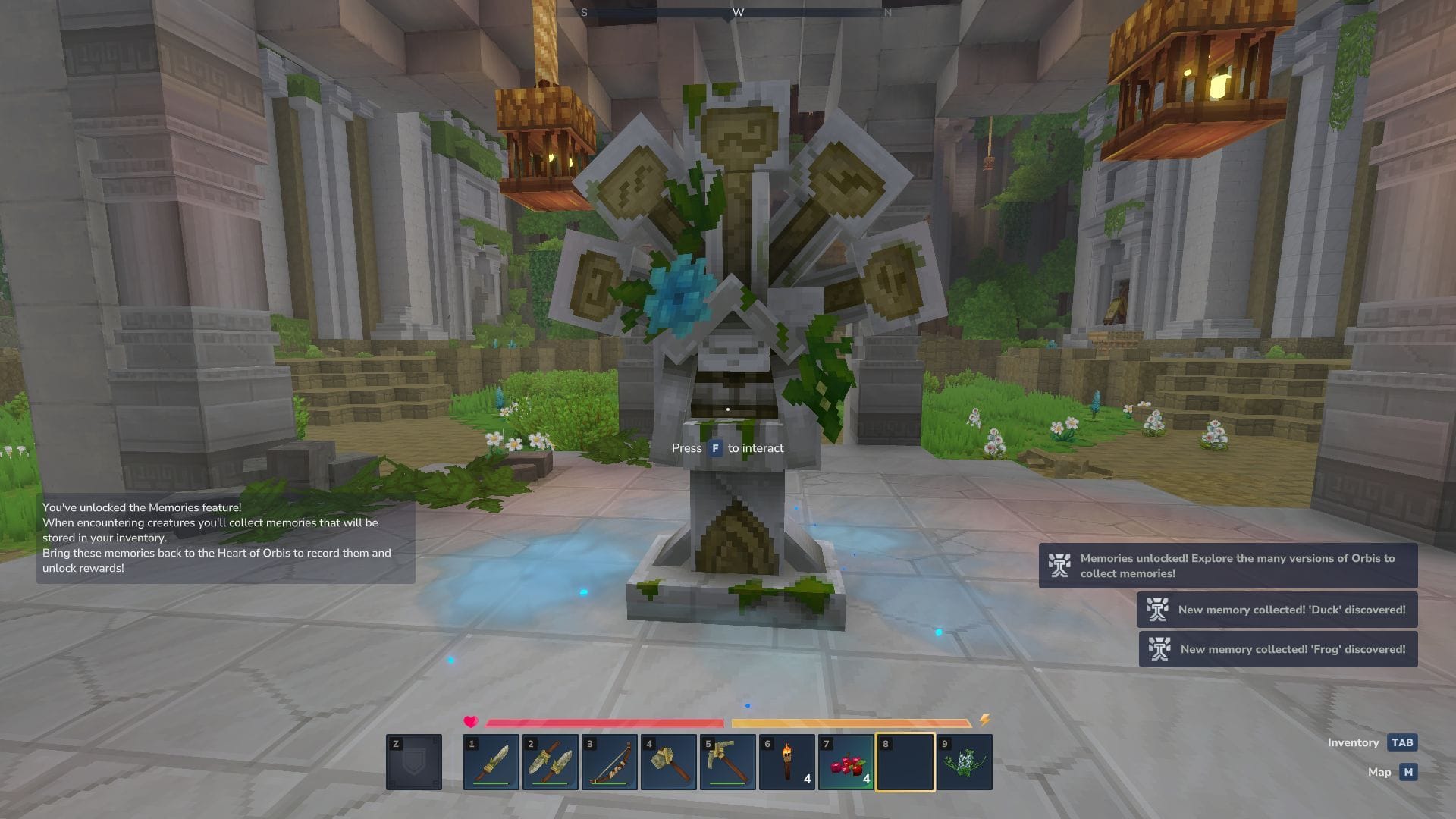Click the Memories feature tutorial message
1456x819 pixels.
[x=225, y=538]
